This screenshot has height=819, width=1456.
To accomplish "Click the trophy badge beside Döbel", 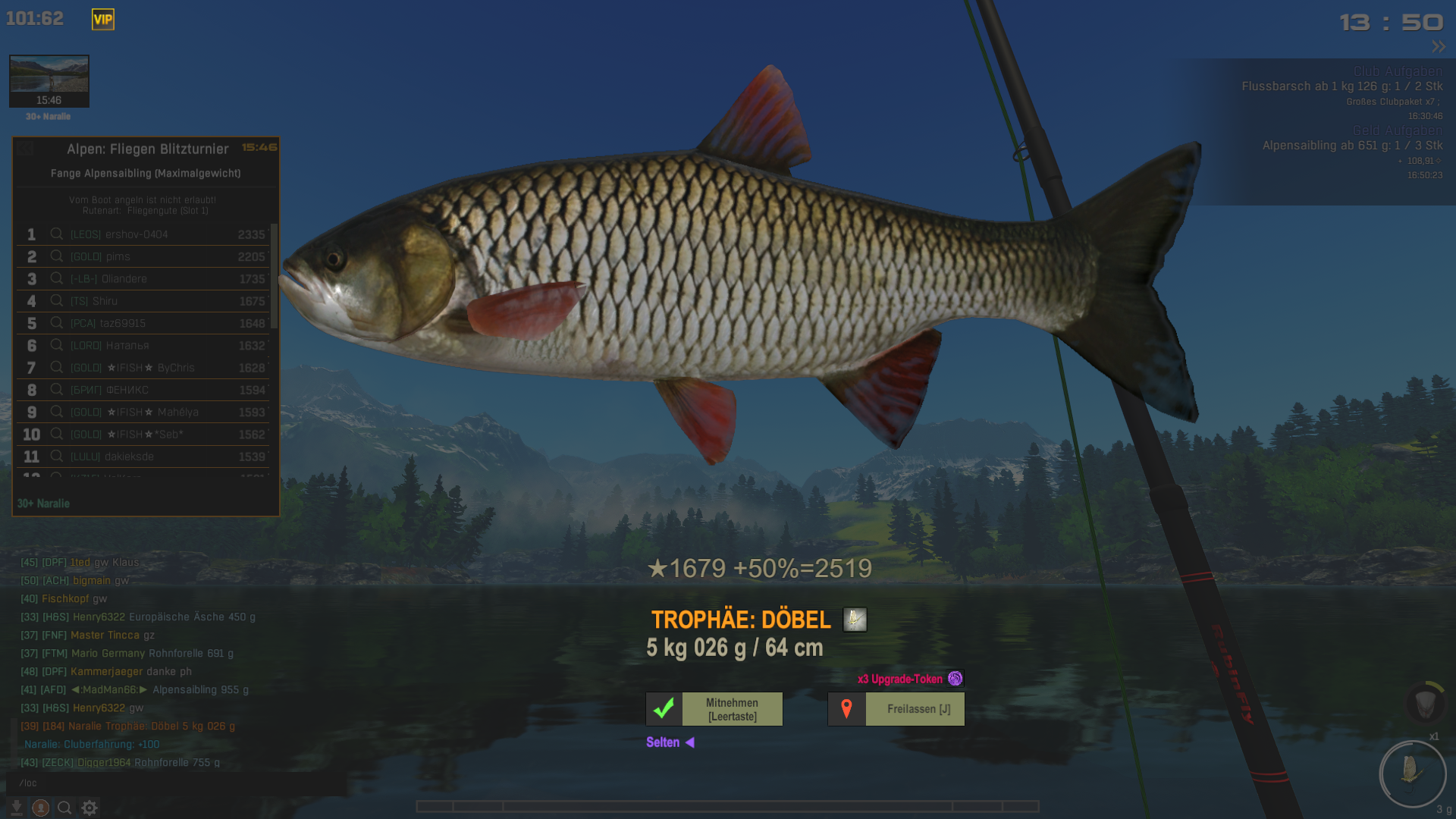I will [x=855, y=620].
